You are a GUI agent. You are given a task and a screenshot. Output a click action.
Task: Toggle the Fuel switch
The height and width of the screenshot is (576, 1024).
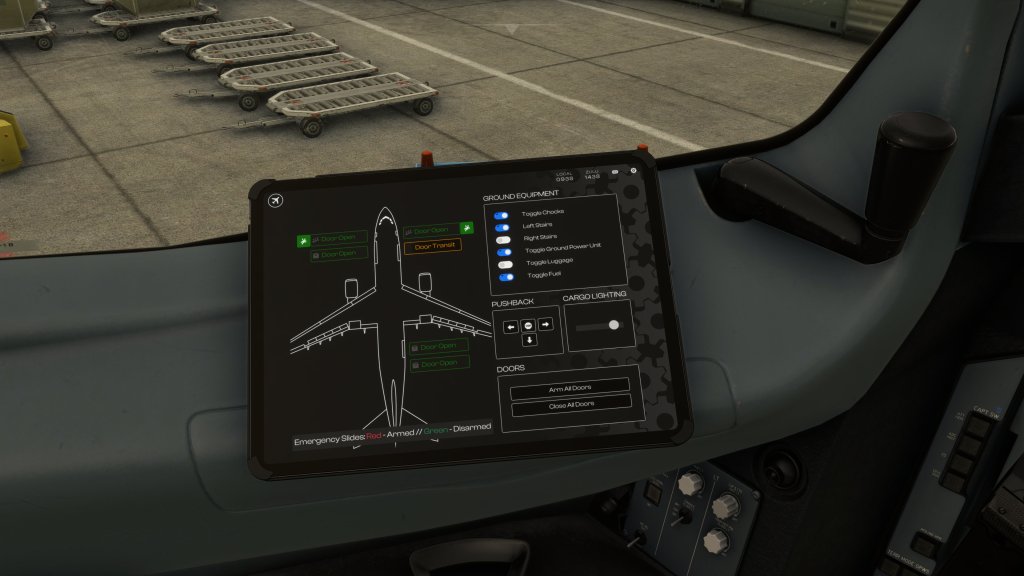pyautogui.click(x=505, y=277)
